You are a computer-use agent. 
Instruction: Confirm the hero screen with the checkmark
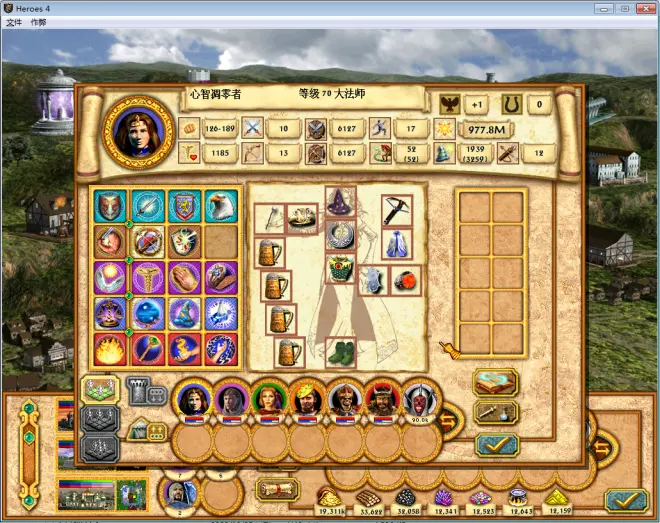coord(496,445)
